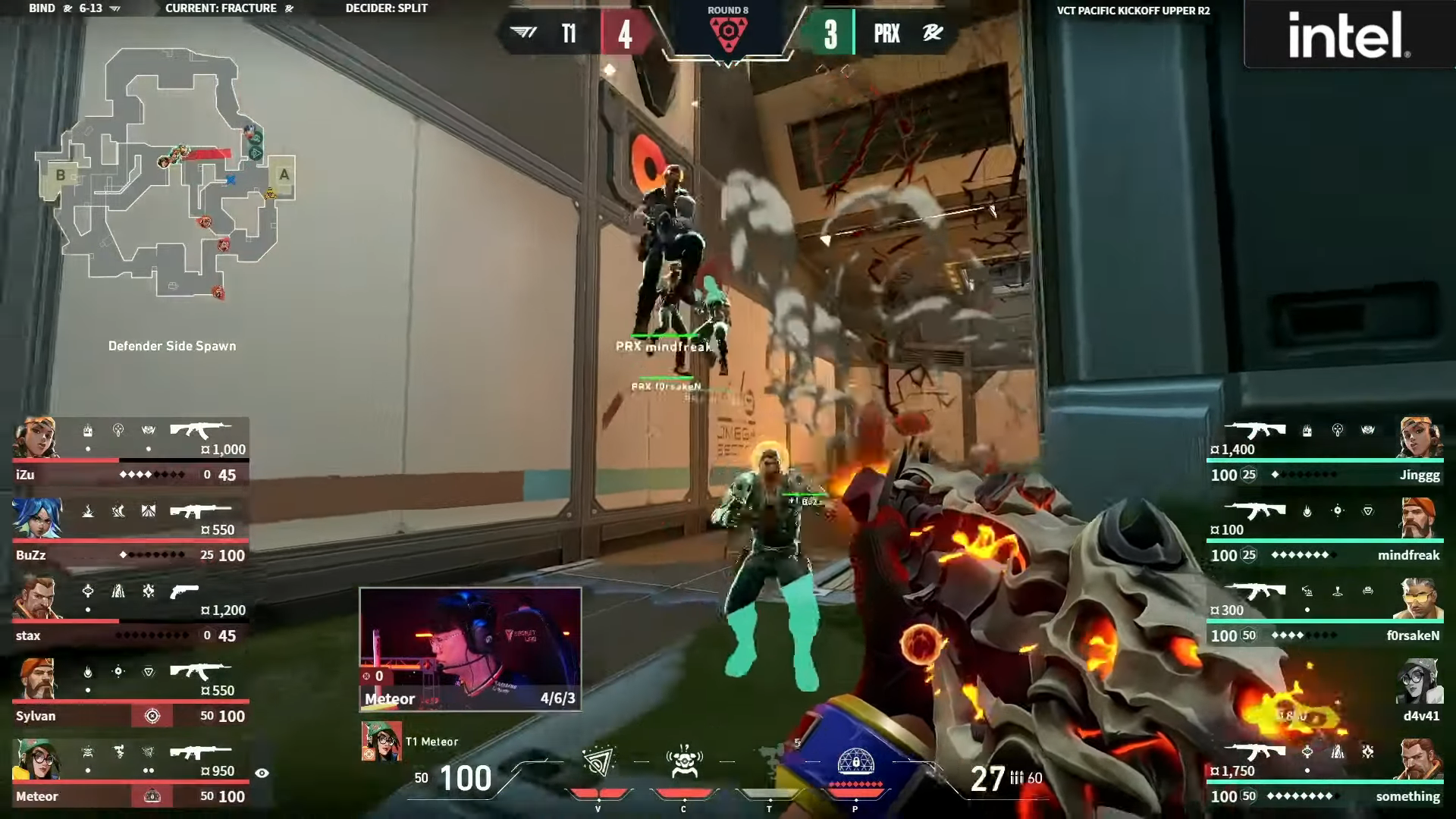The width and height of the screenshot is (1456, 819).
Task: Activate the Lockdown ultimate icon
Action: click(855, 762)
